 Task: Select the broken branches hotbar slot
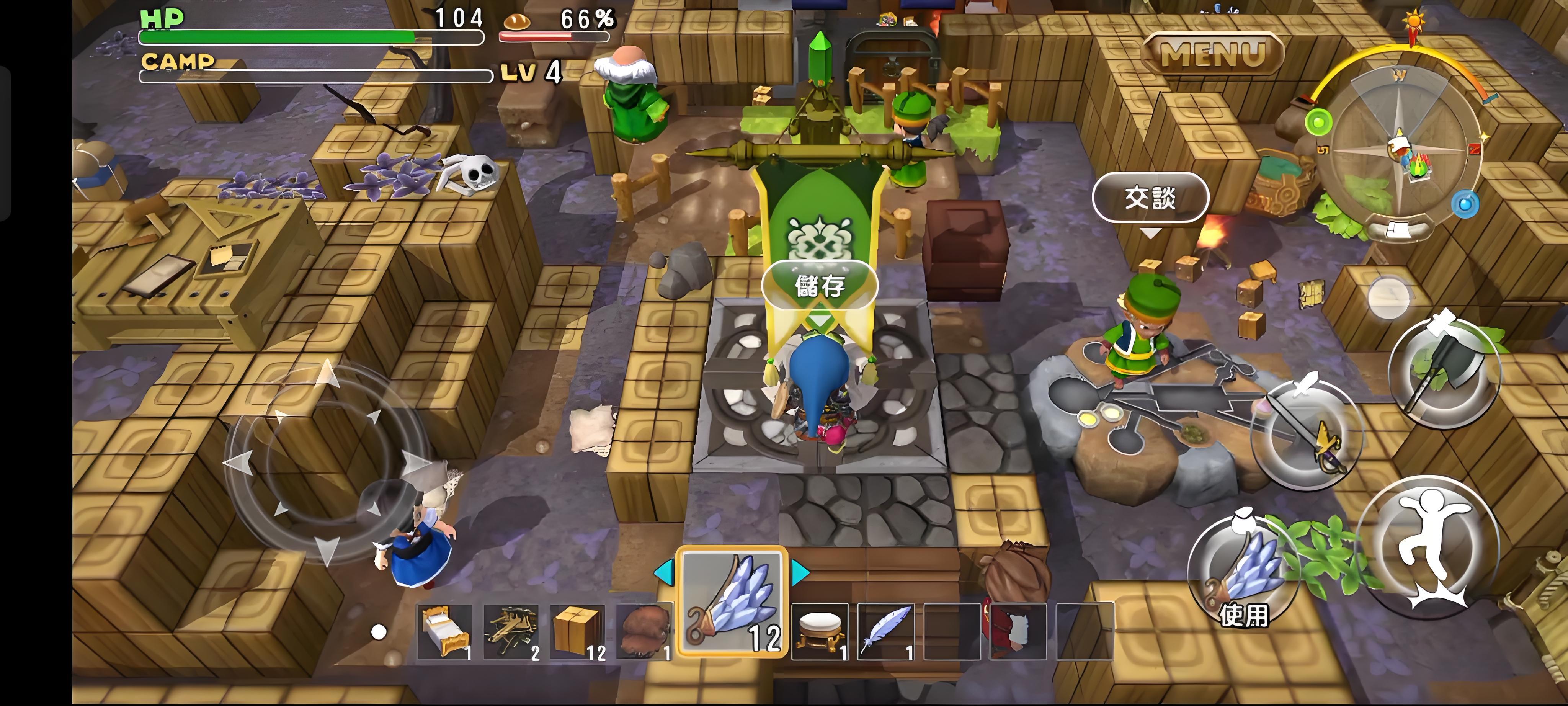click(x=511, y=632)
